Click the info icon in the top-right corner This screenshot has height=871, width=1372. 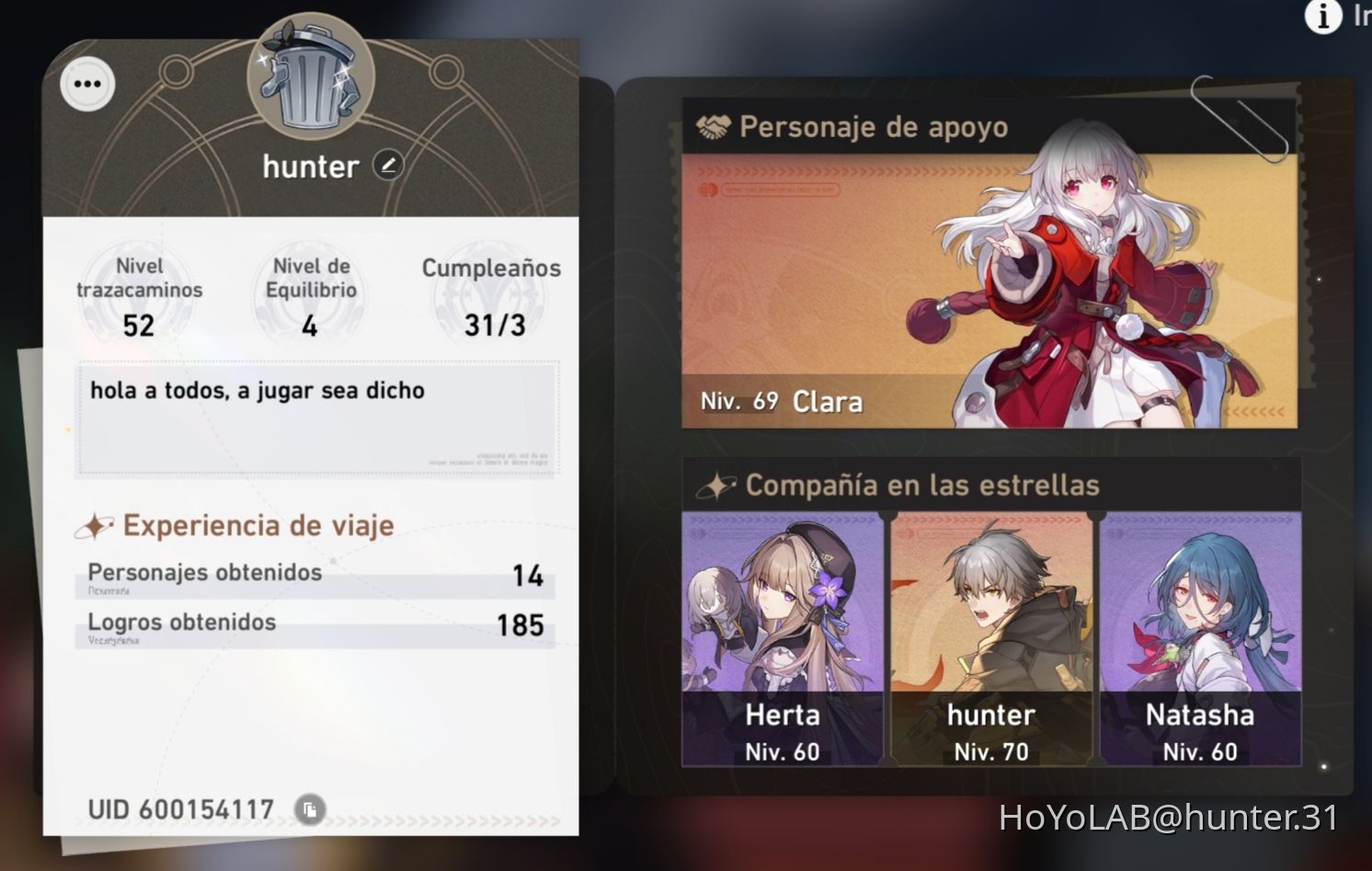[x=1322, y=17]
